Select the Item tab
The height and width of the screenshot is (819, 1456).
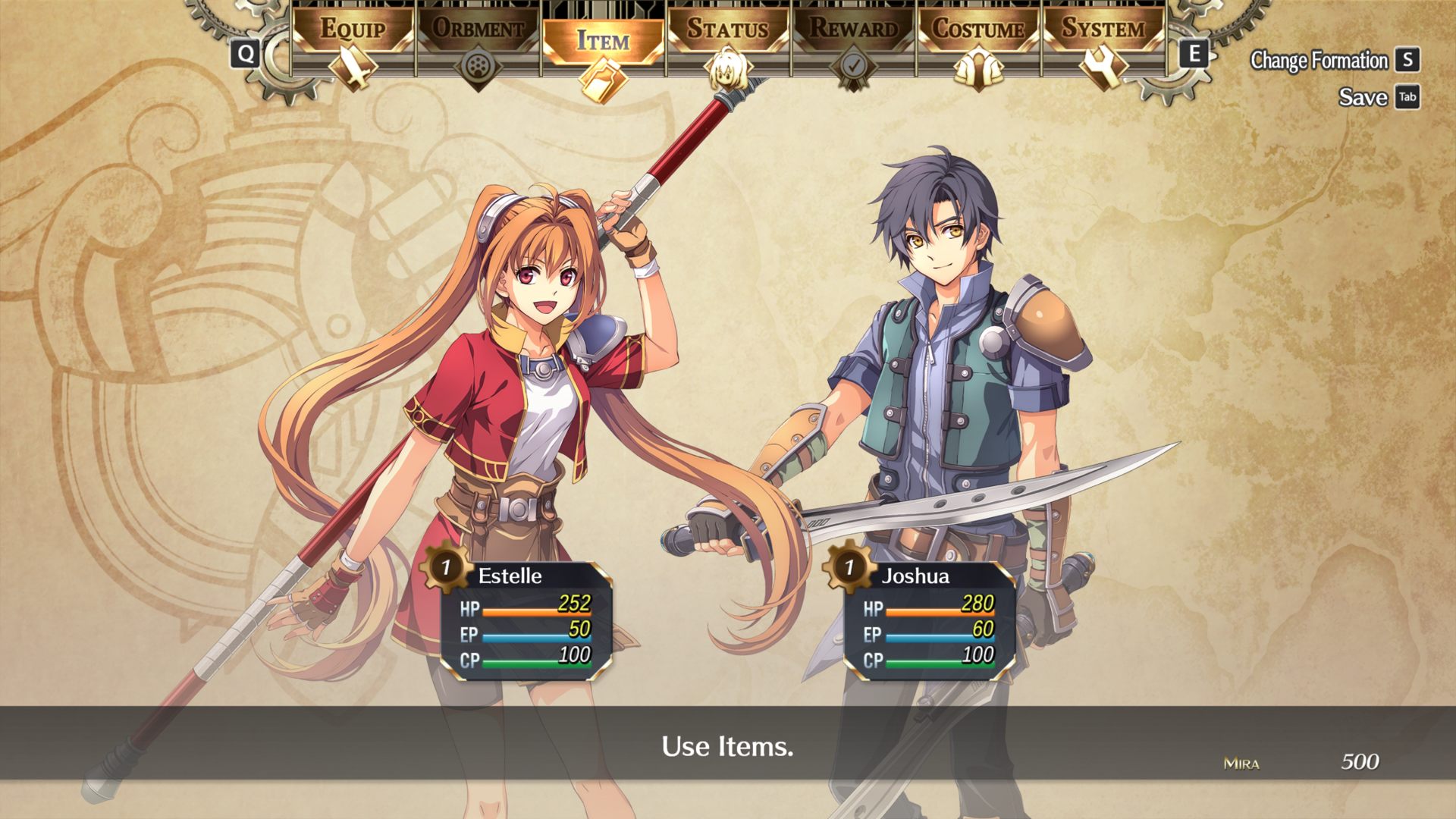(603, 40)
